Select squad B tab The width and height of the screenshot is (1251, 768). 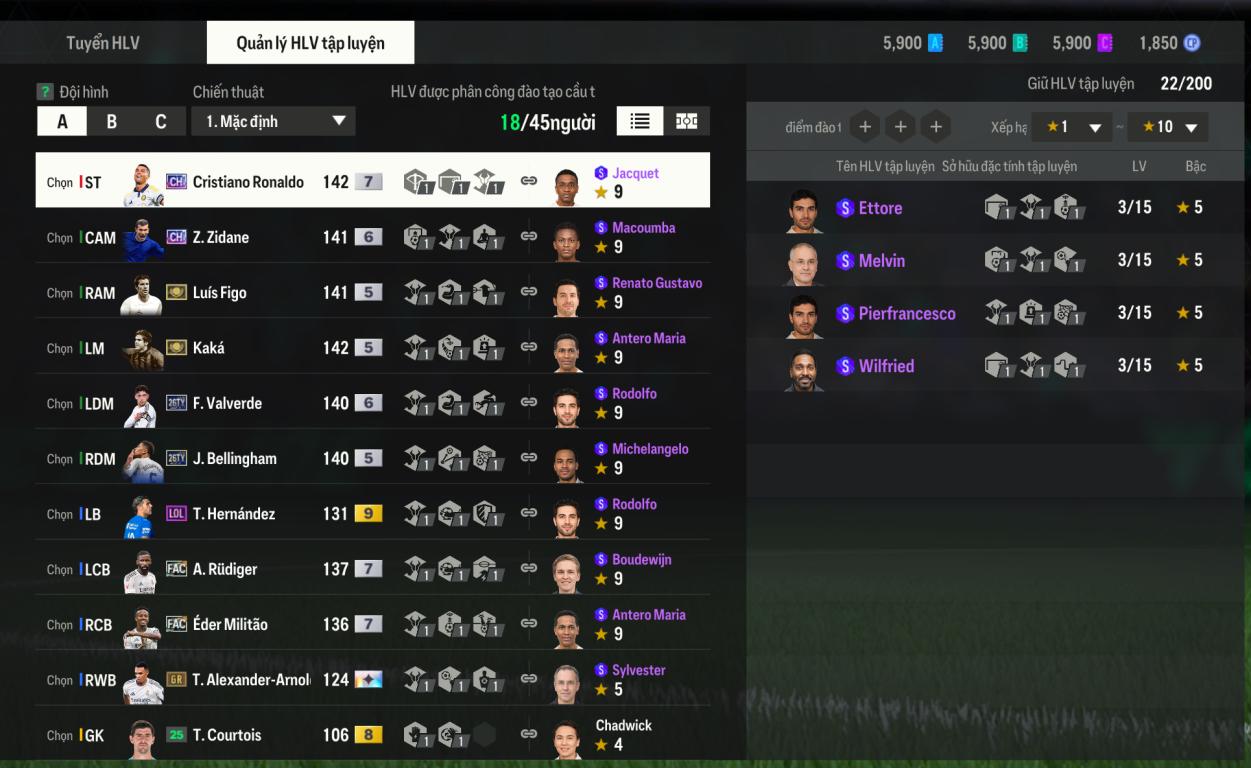[x=112, y=122]
